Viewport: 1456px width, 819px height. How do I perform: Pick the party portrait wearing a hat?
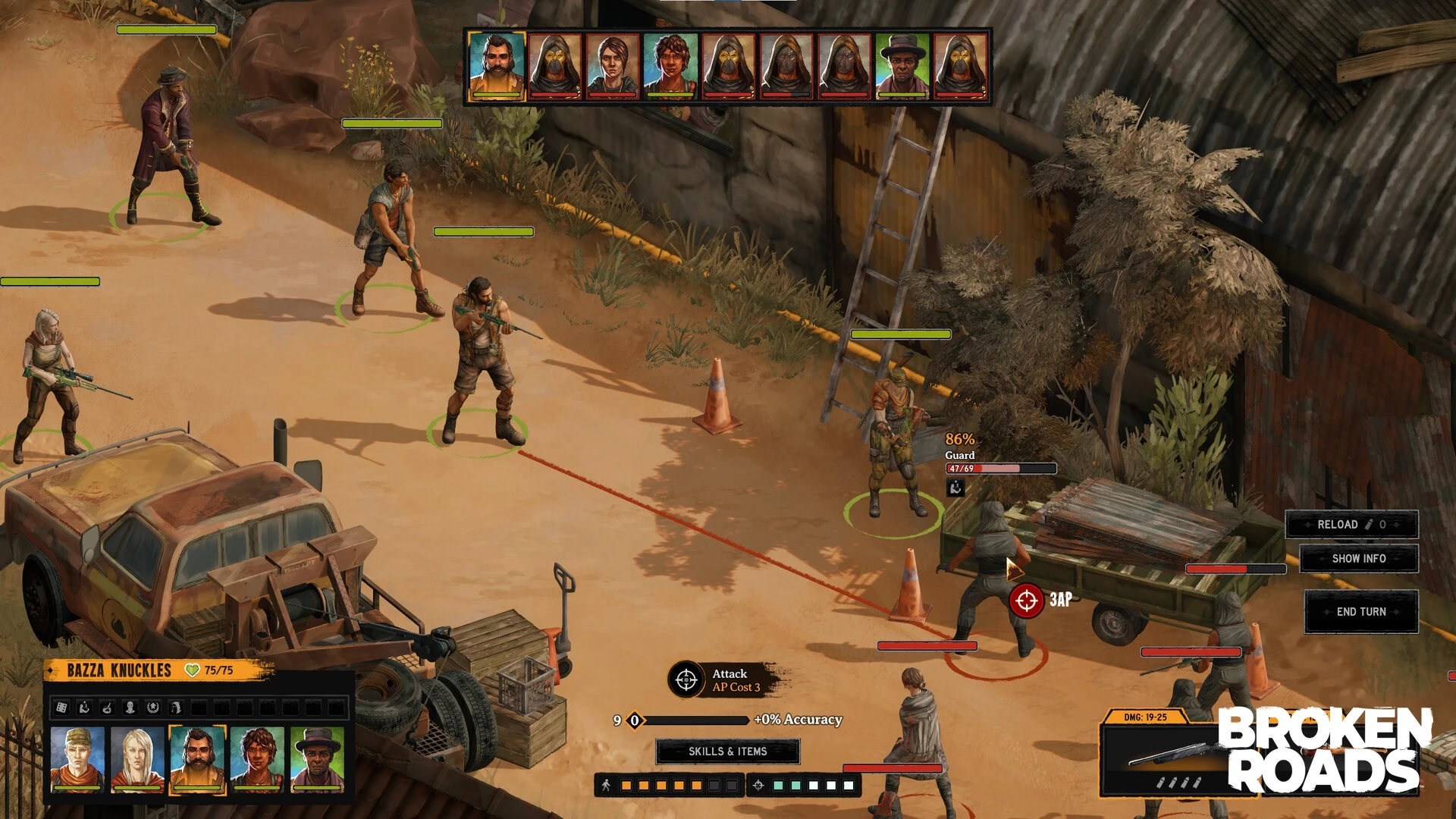point(317,759)
